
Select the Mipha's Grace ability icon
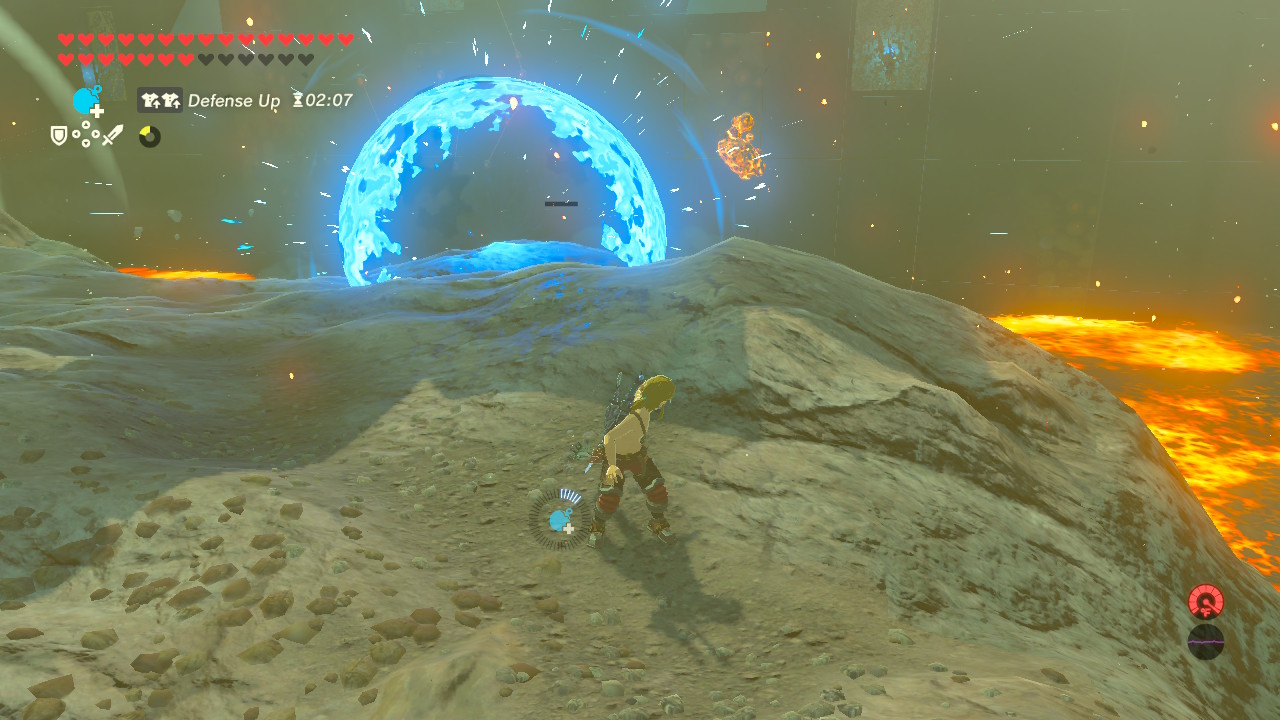[84, 101]
